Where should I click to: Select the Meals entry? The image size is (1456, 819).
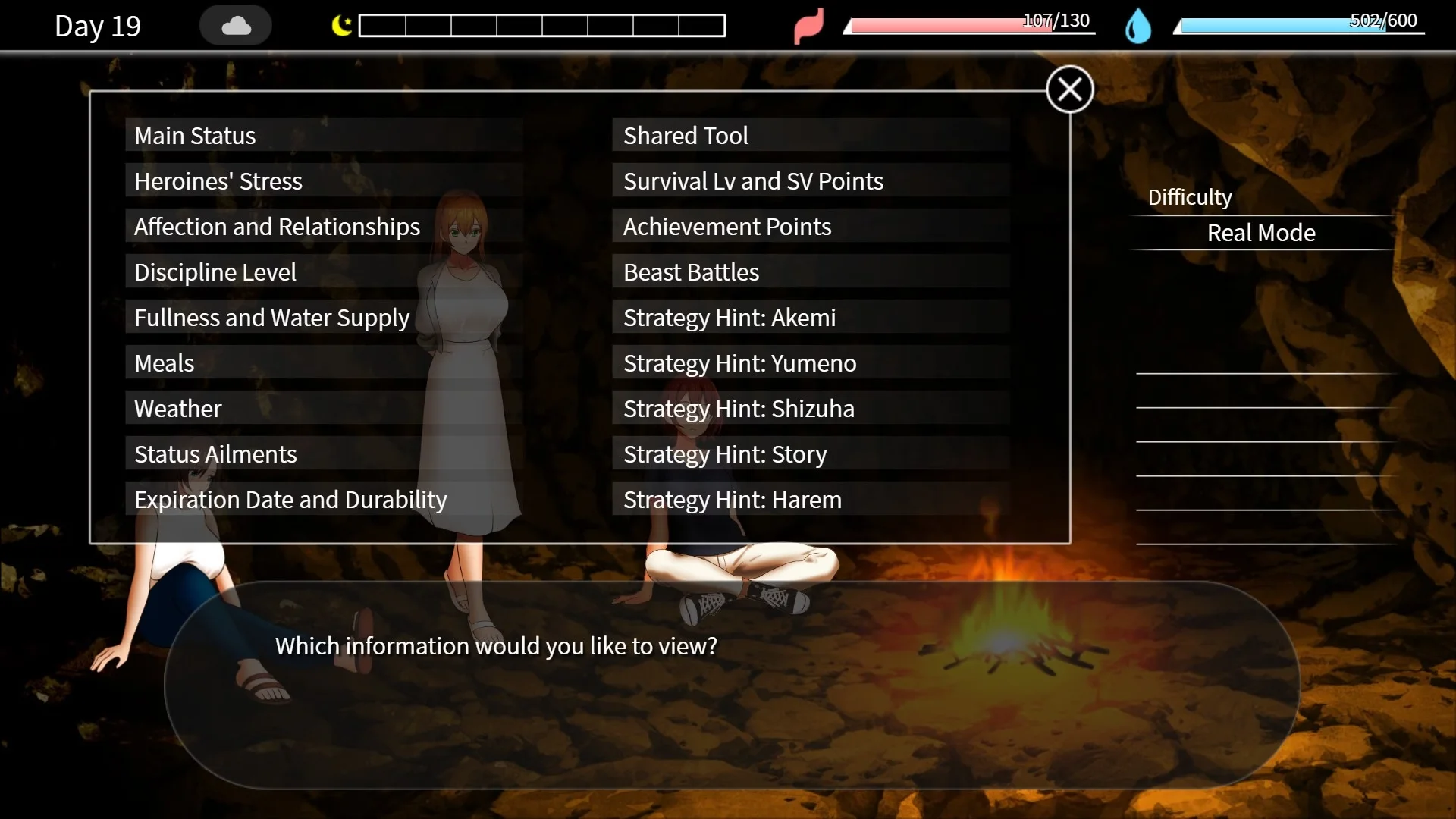tap(324, 363)
